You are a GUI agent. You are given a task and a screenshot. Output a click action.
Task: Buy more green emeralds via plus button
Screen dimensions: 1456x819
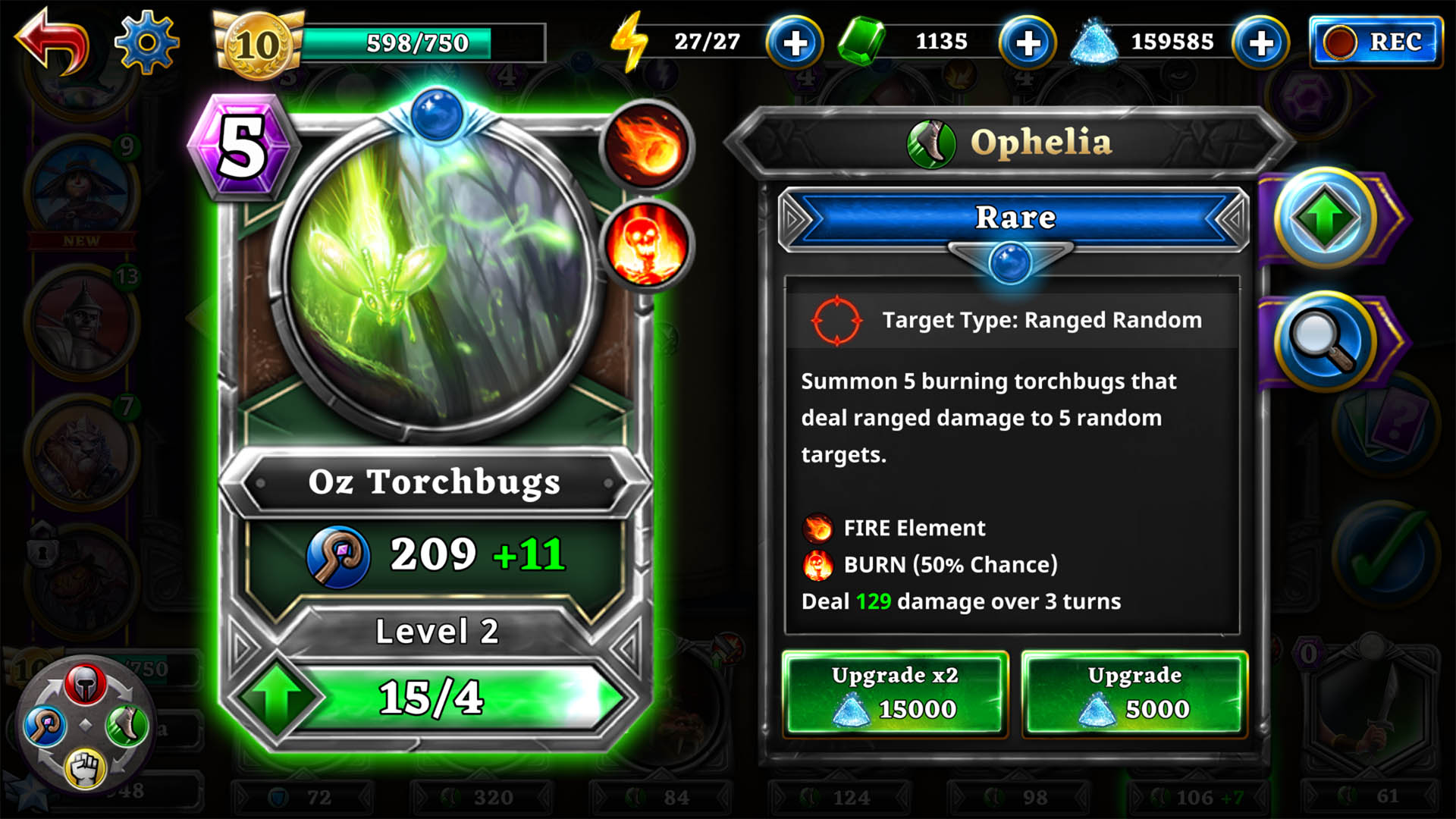[x=1028, y=43]
